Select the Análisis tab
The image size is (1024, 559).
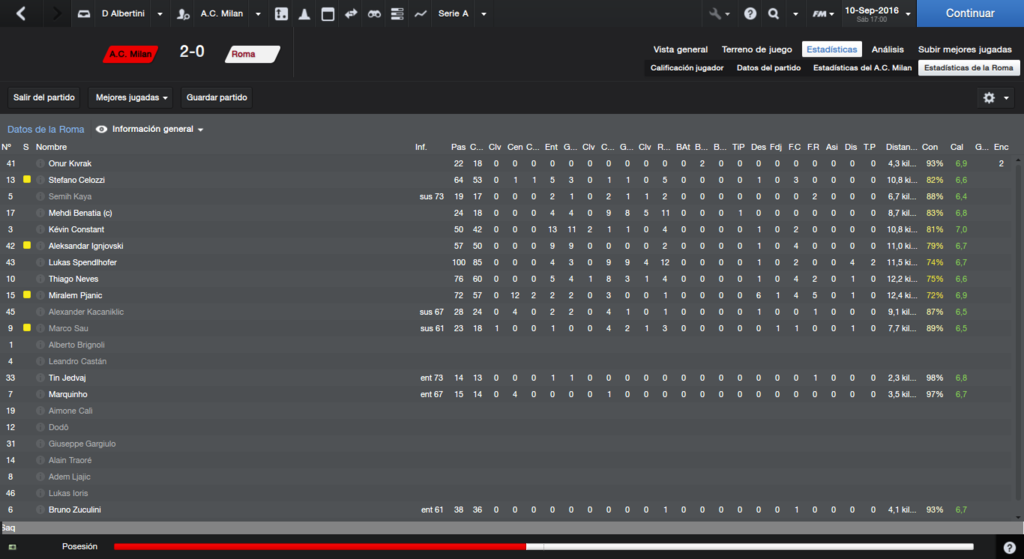pyautogui.click(x=887, y=49)
